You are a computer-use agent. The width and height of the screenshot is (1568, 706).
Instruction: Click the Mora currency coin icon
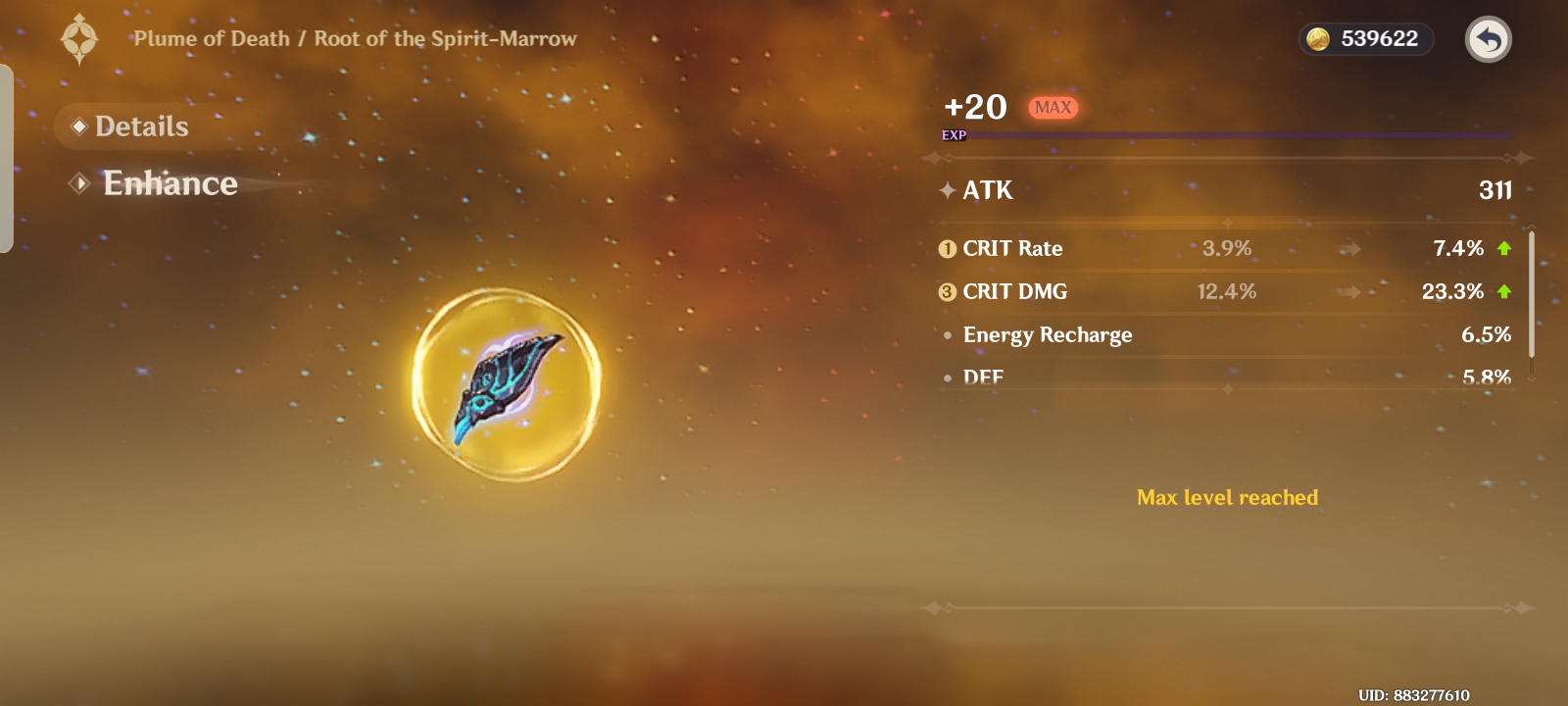1317,39
